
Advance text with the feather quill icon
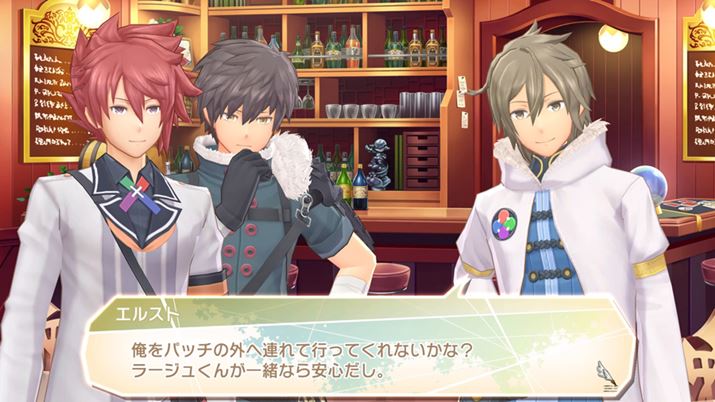point(606,372)
